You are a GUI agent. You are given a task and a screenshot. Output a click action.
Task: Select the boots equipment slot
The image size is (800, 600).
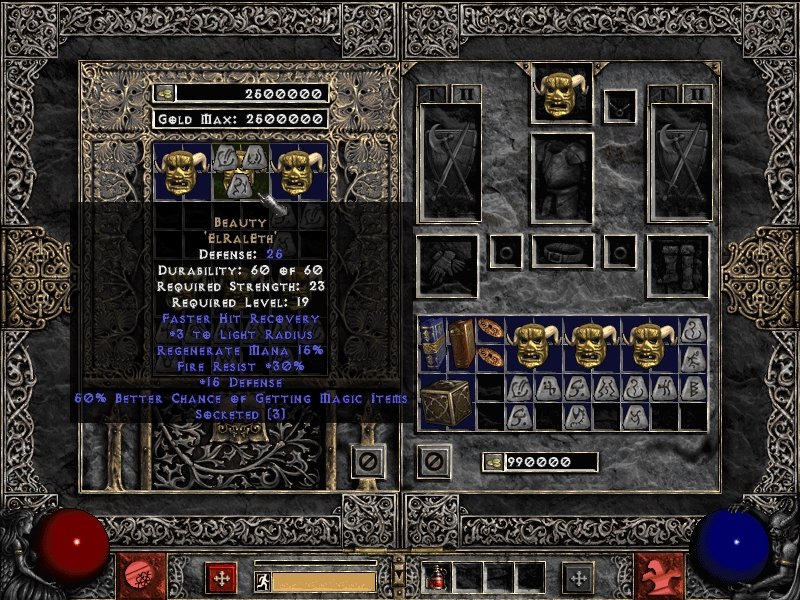tap(677, 266)
